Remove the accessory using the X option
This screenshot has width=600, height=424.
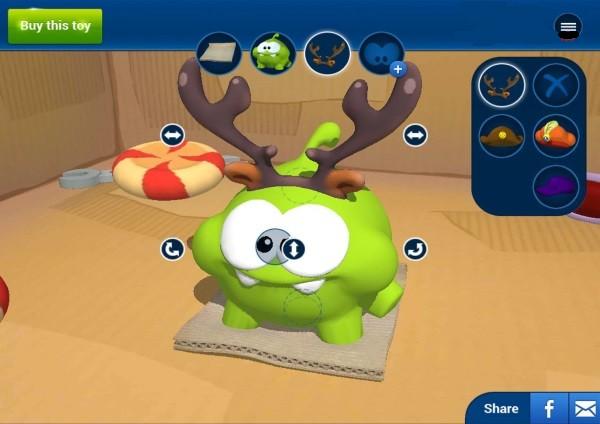[556, 86]
